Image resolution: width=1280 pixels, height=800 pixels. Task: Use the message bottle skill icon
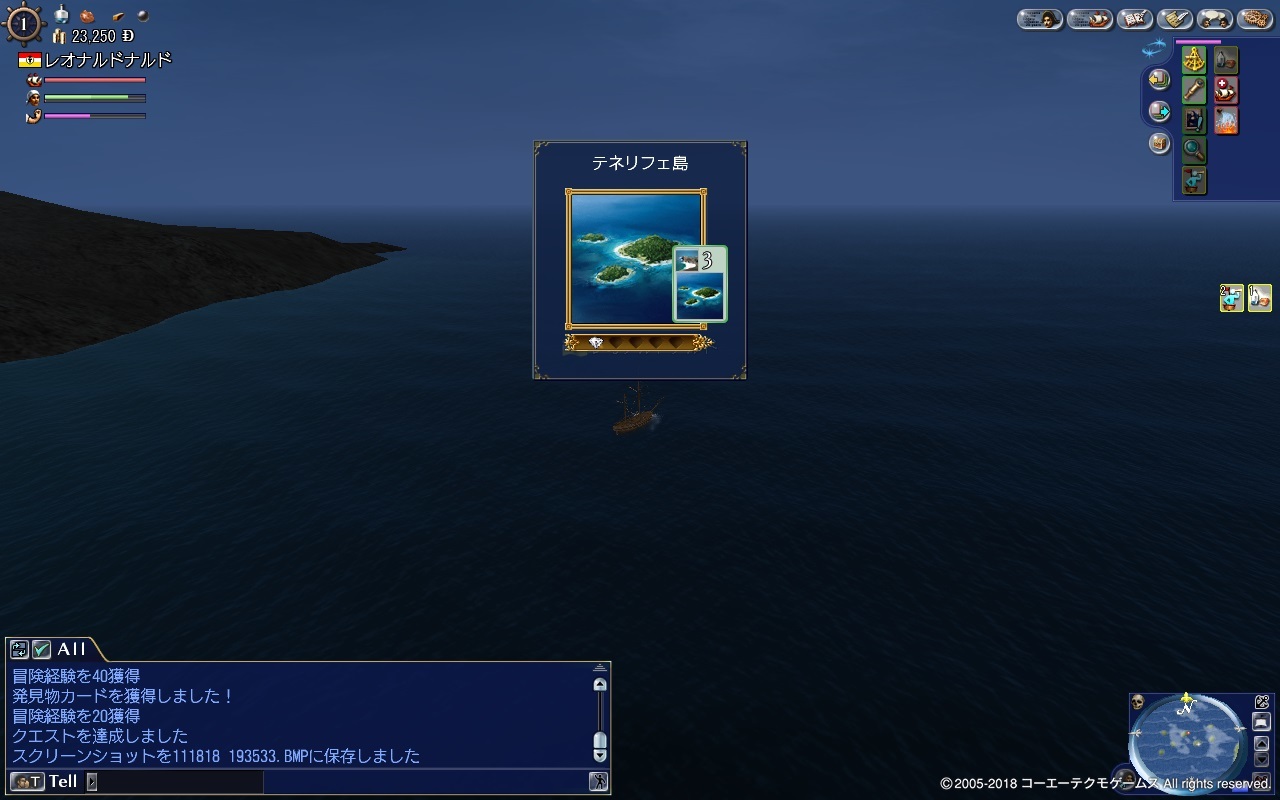tap(1226, 60)
